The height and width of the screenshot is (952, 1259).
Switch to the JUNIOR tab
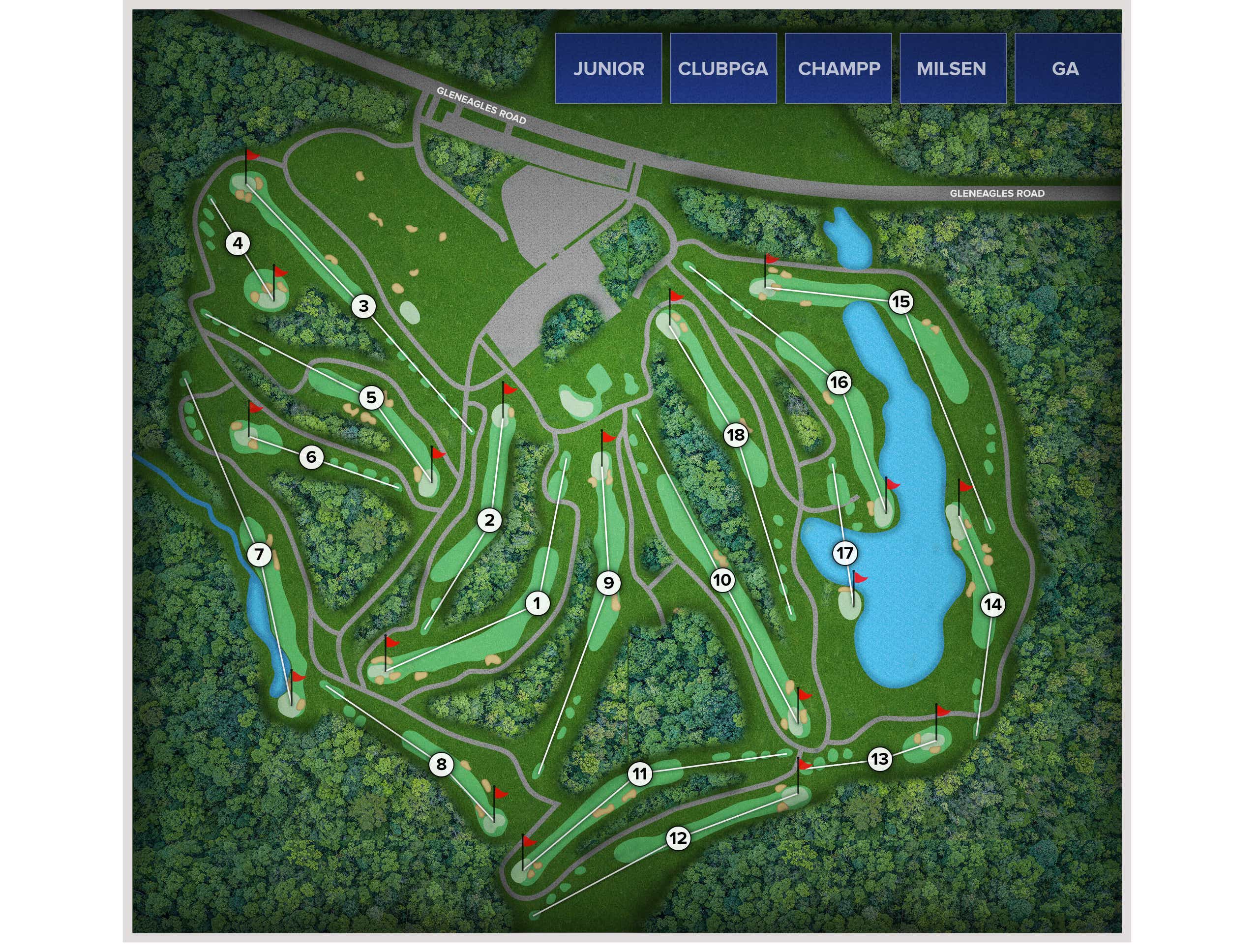point(609,68)
